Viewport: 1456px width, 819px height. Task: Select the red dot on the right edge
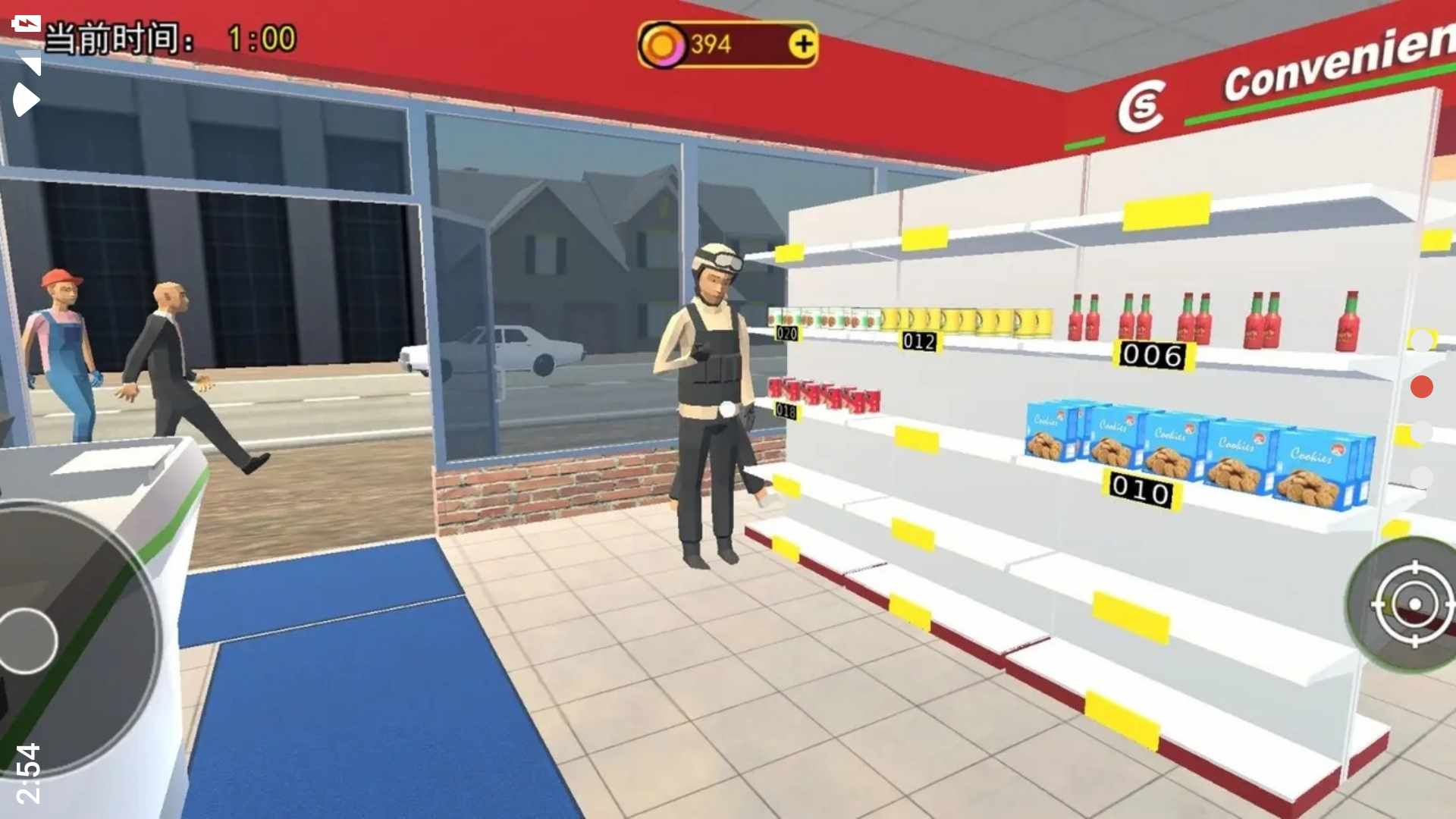[x=1421, y=387]
